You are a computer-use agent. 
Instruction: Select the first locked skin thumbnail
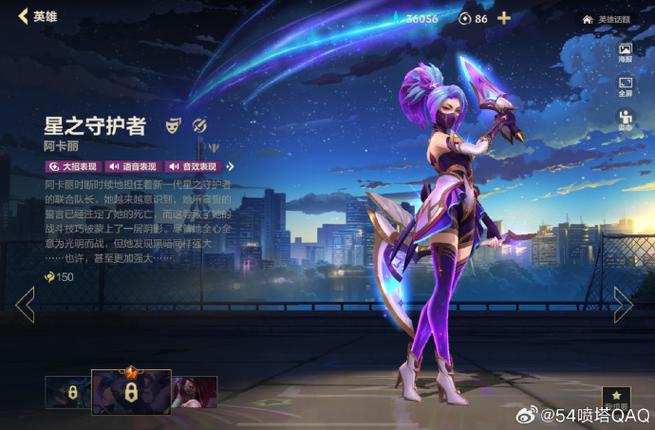coord(67,392)
